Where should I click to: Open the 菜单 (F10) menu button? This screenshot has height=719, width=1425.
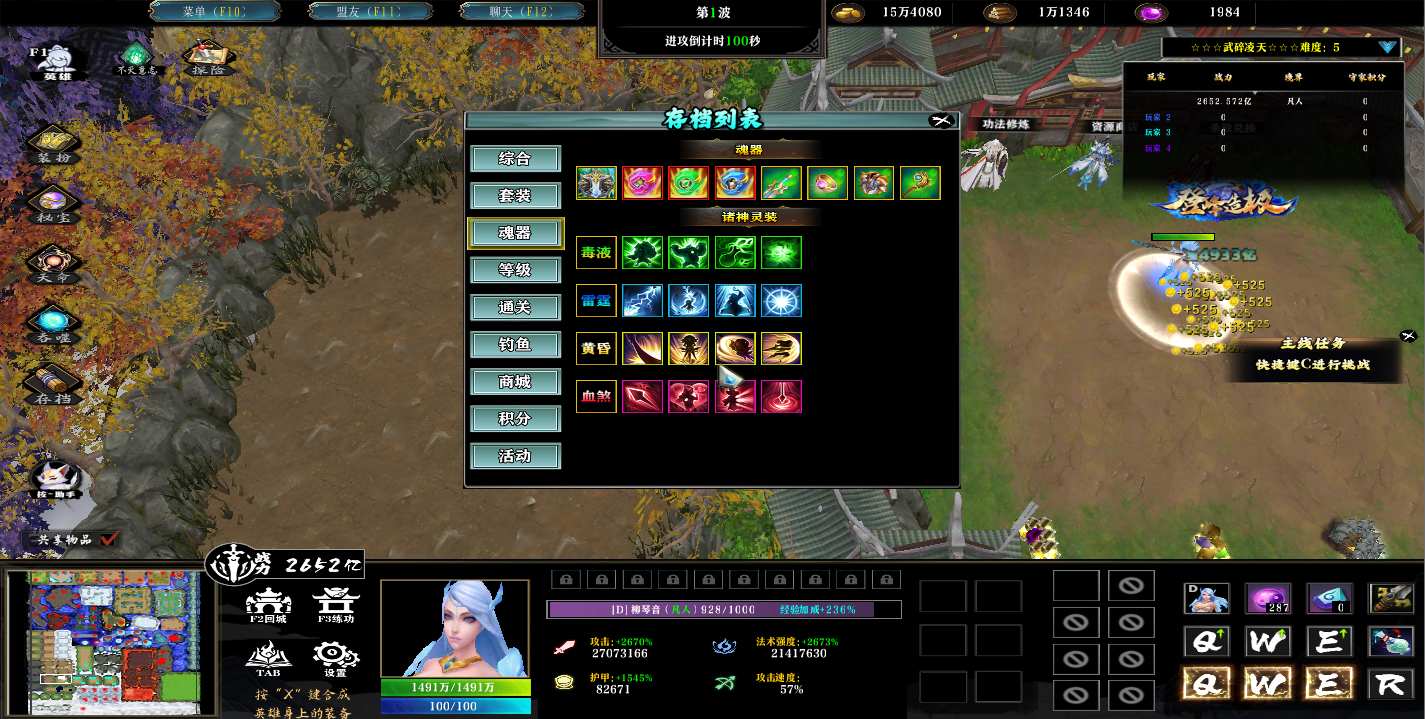click(x=215, y=12)
